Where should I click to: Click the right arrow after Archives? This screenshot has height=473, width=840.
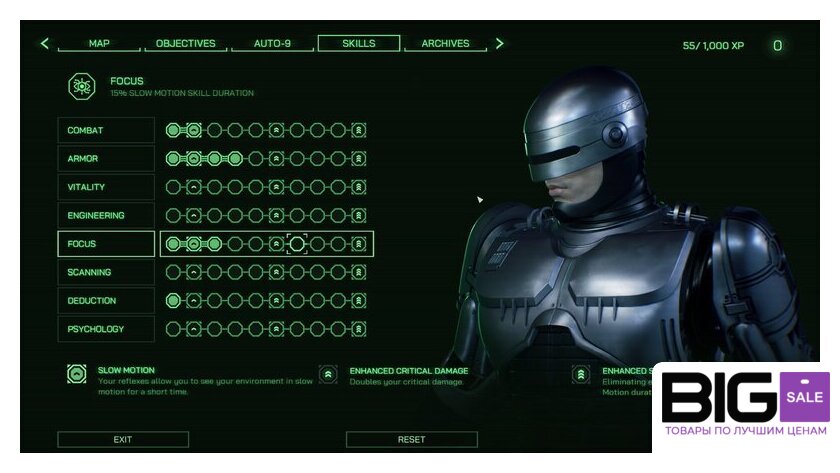pyautogui.click(x=500, y=44)
